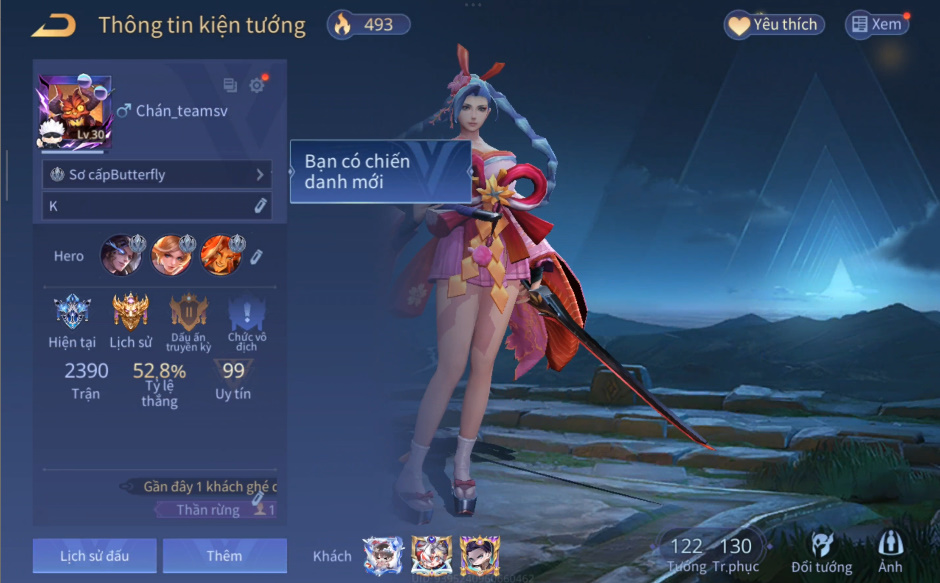This screenshot has height=583, width=940.
Task: Open Lịch sử đấu match history
Action: click(x=94, y=555)
